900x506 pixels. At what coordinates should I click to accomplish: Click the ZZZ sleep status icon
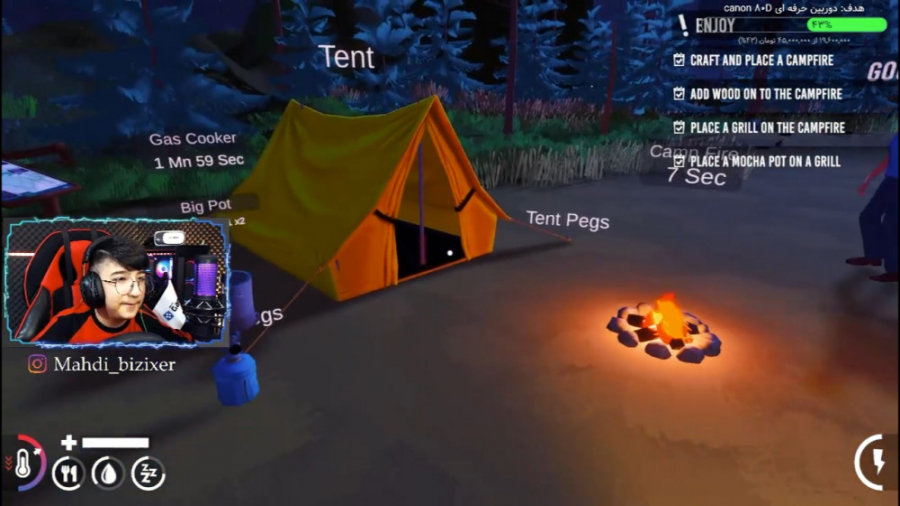click(x=148, y=473)
